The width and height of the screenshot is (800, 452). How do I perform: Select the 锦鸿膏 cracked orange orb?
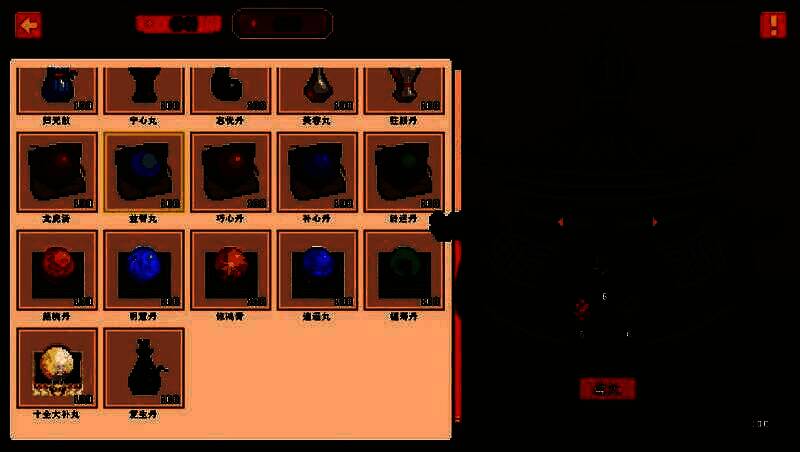231,269
